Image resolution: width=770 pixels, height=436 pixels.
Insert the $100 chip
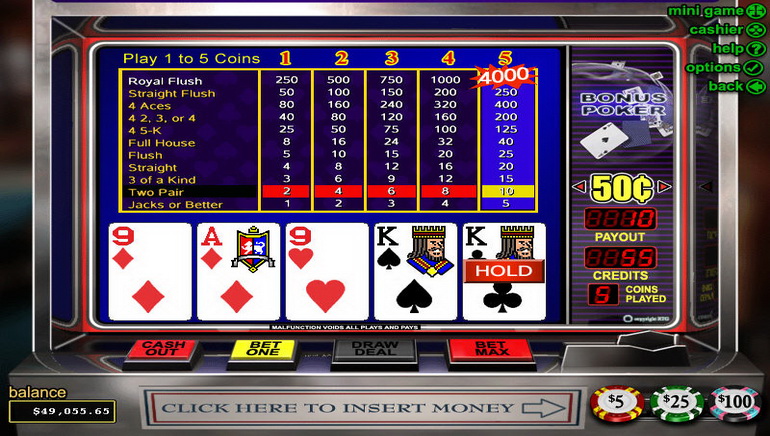click(736, 404)
